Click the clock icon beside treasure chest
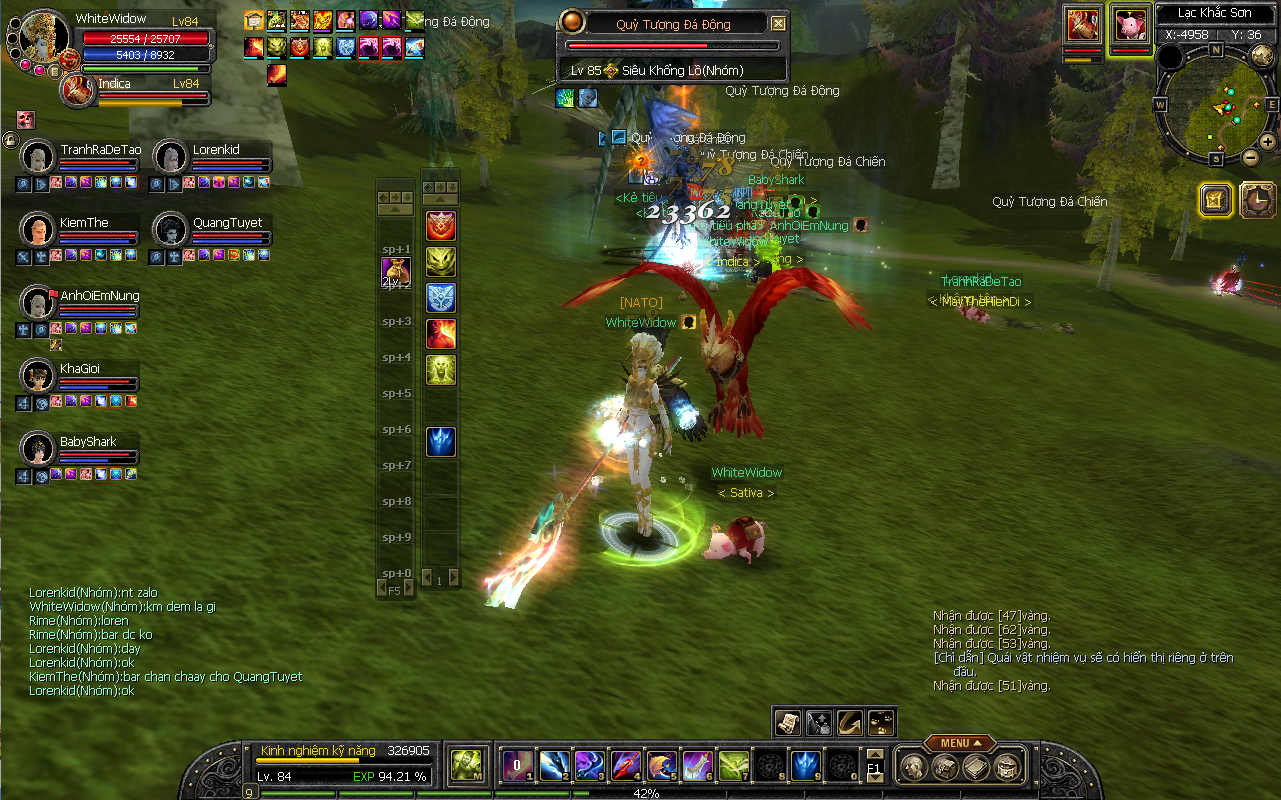Image resolution: width=1281 pixels, height=800 pixels. [x=1257, y=200]
